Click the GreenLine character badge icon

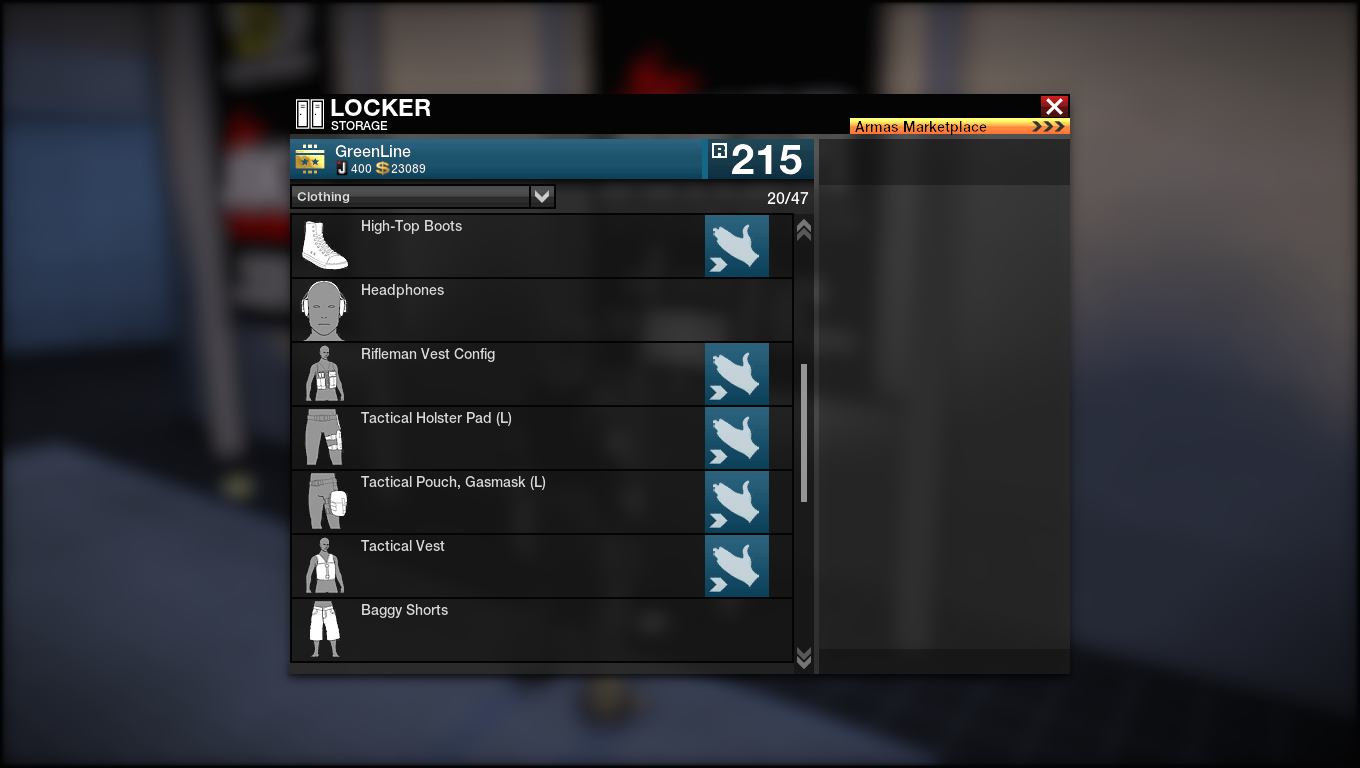tap(310, 160)
